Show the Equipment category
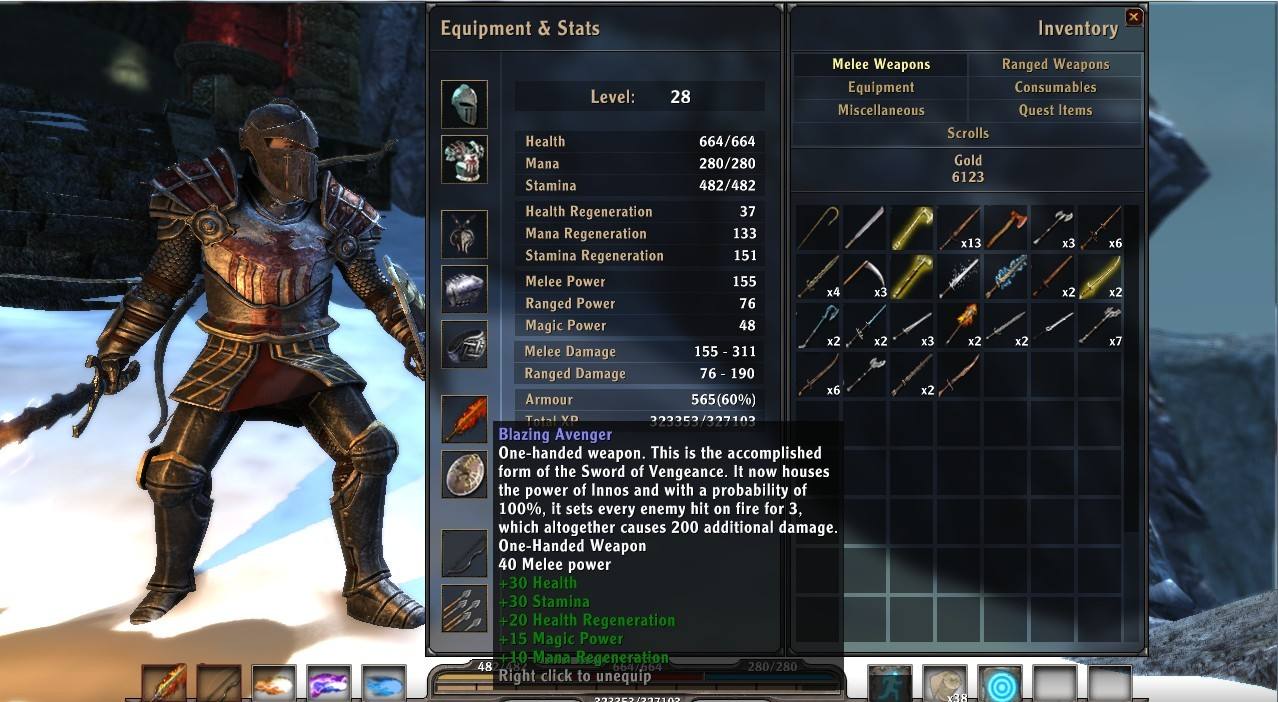1278x702 pixels. [880, 87]
